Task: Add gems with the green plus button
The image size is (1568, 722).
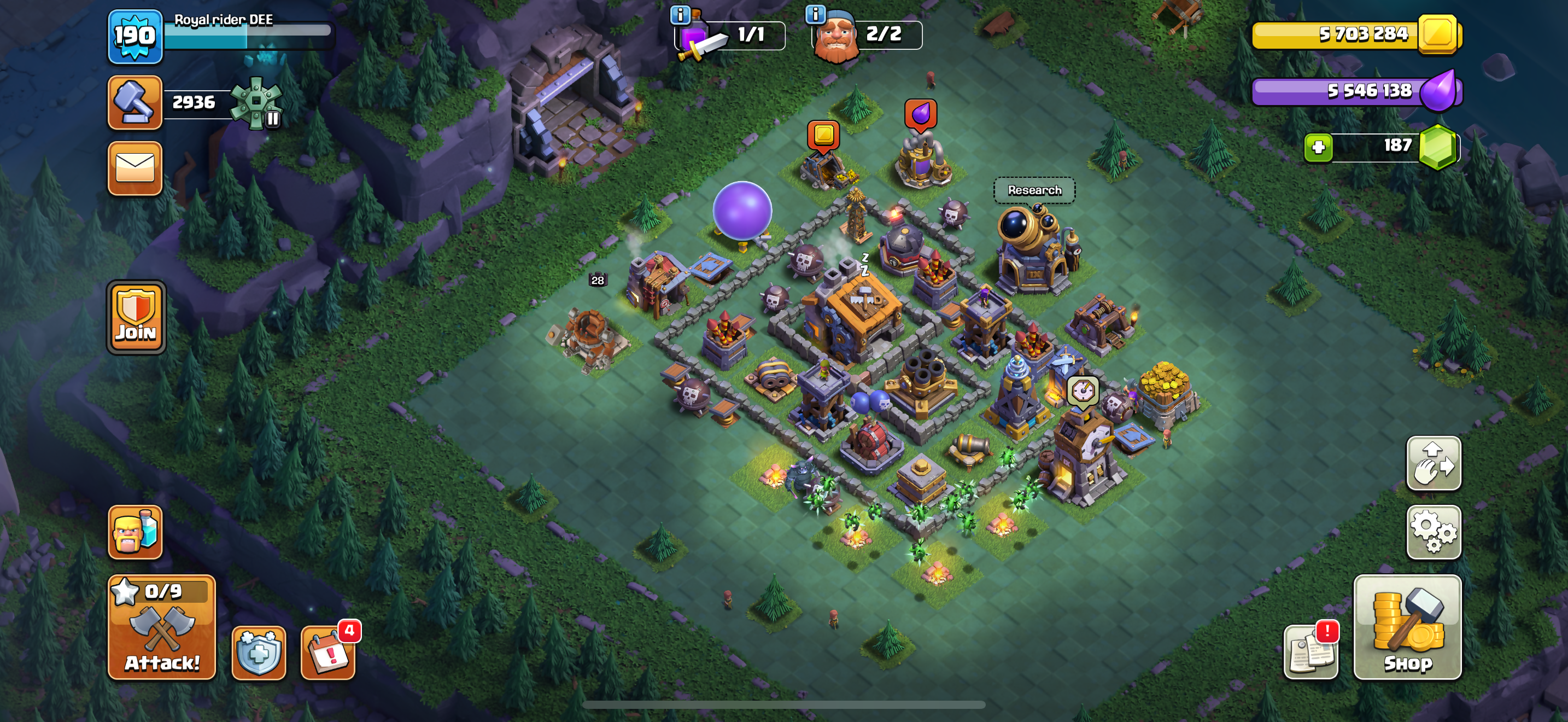Action: [x=1319, y=147]
